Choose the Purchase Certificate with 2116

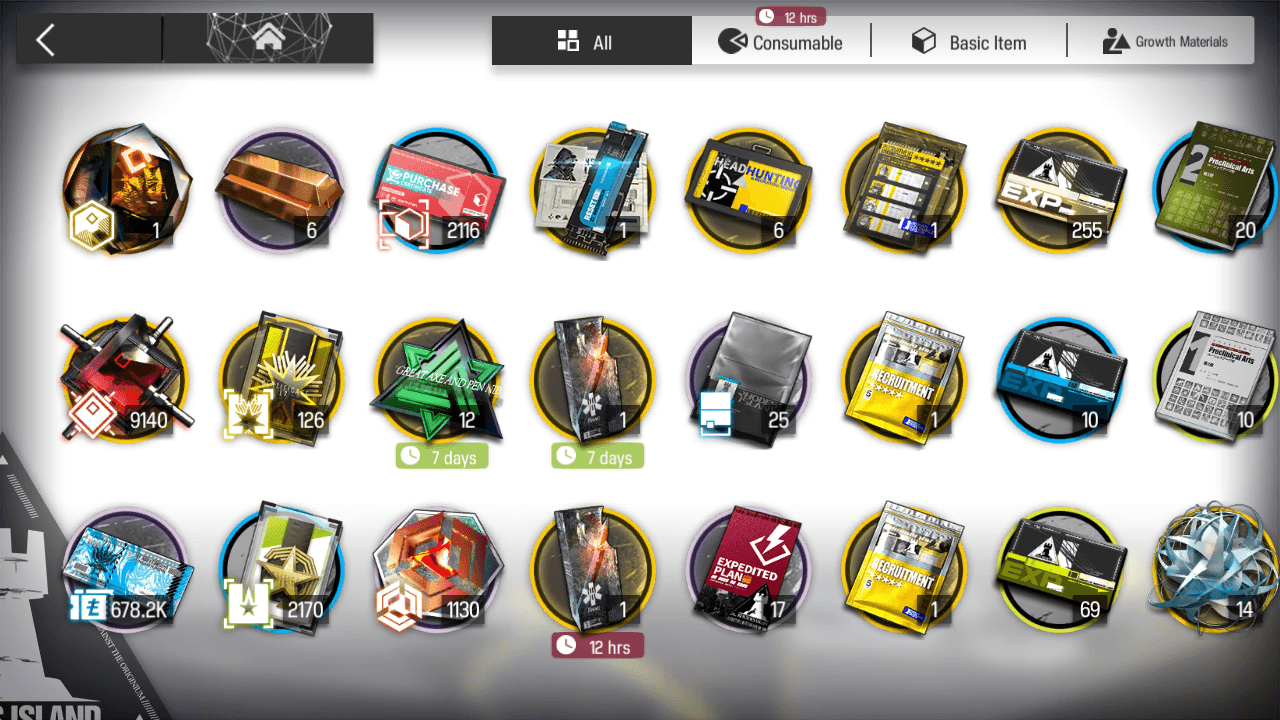click(437, 192)
